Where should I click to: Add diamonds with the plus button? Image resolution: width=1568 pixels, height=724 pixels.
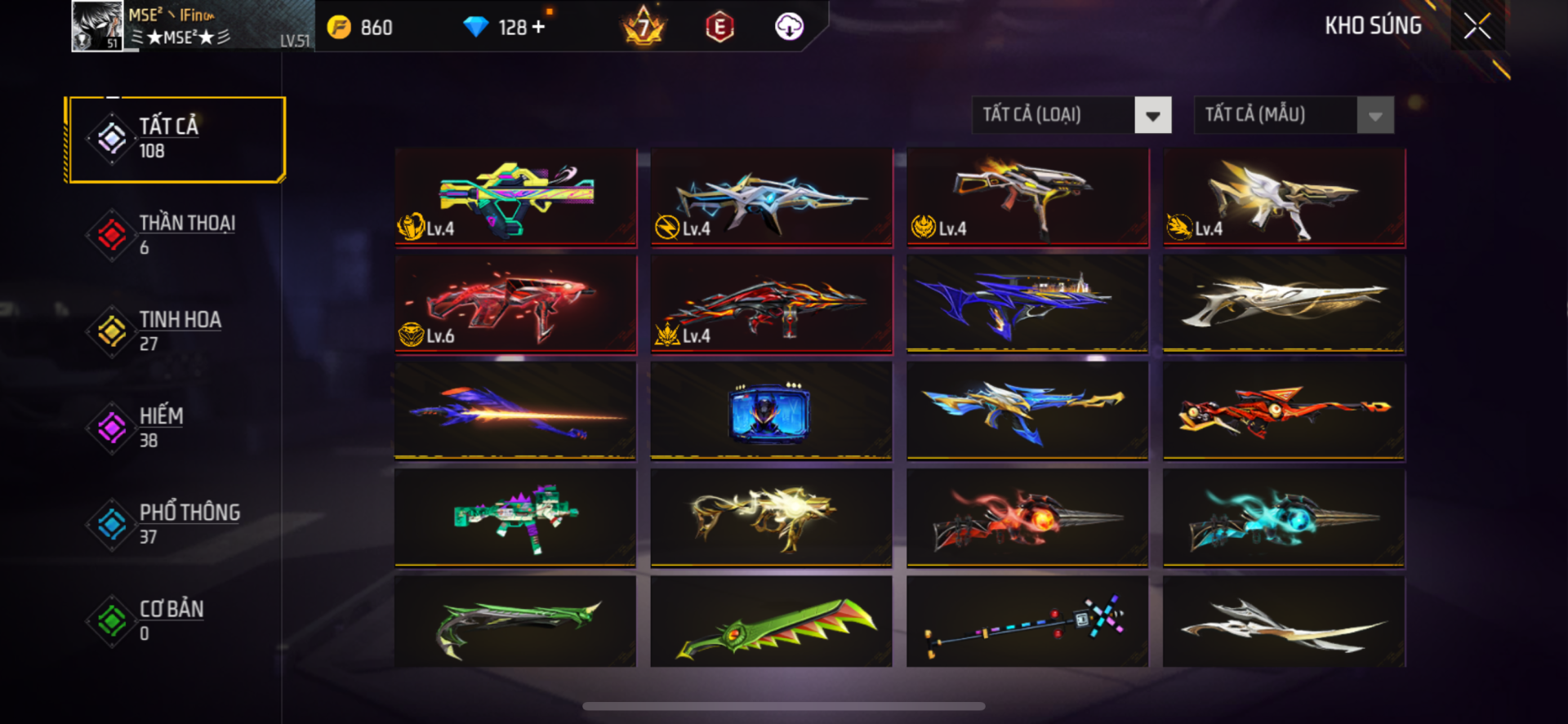(x=538, y=27)
